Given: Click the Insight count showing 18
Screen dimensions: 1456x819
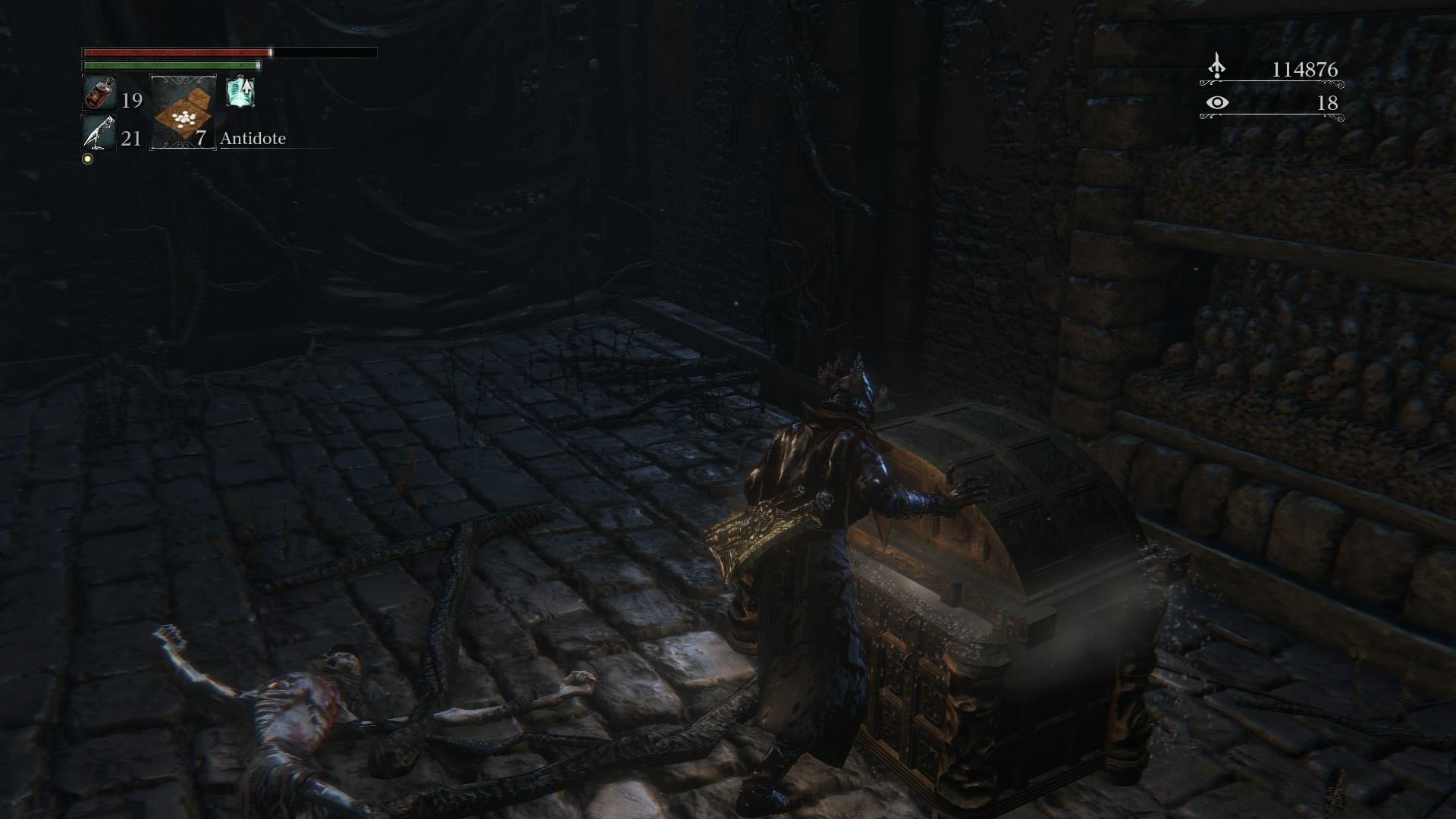Looking at the screenshot, I should (1328, 104).
